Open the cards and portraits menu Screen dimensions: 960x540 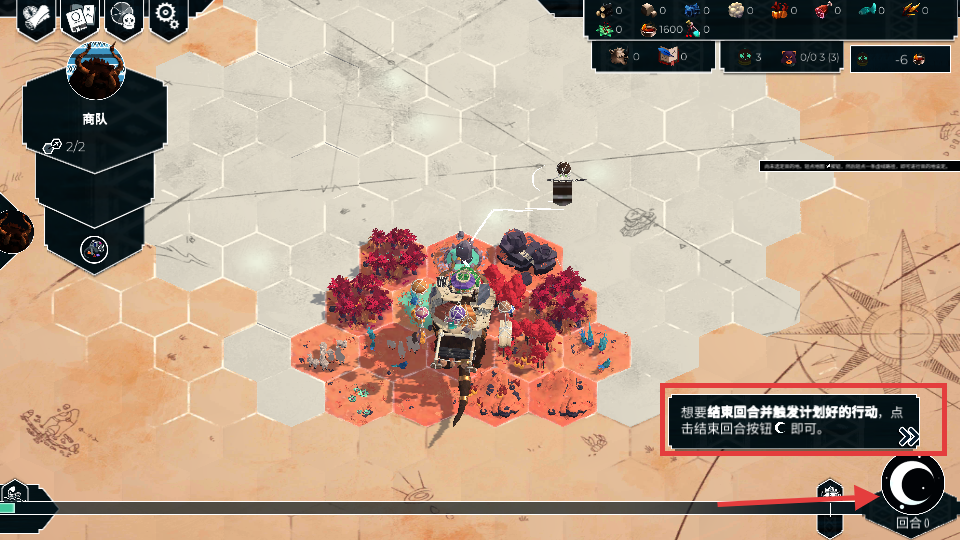point(80,17)
